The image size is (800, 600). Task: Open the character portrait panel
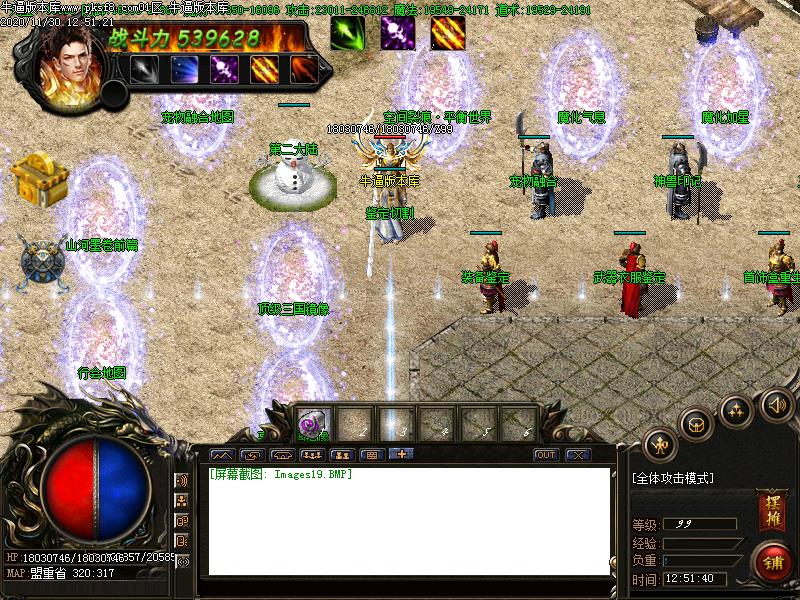(72, 60)
